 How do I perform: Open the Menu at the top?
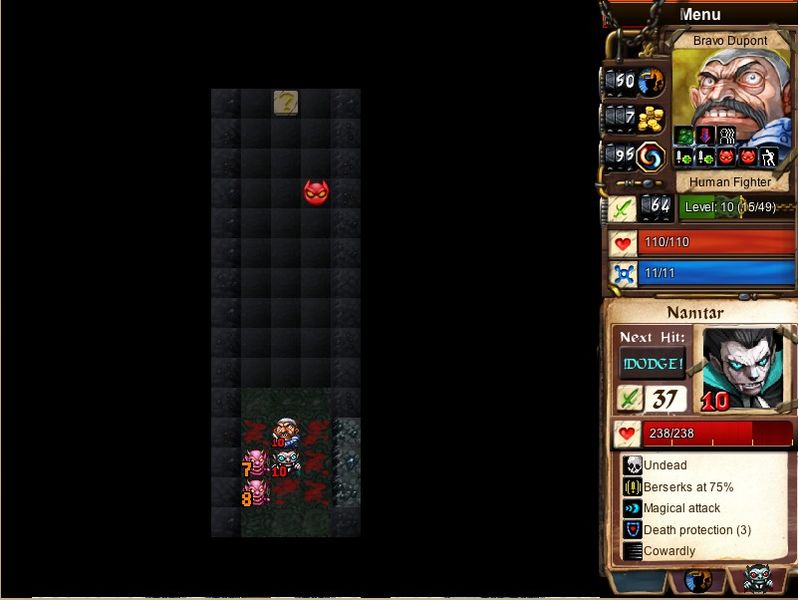coord(700,15)
